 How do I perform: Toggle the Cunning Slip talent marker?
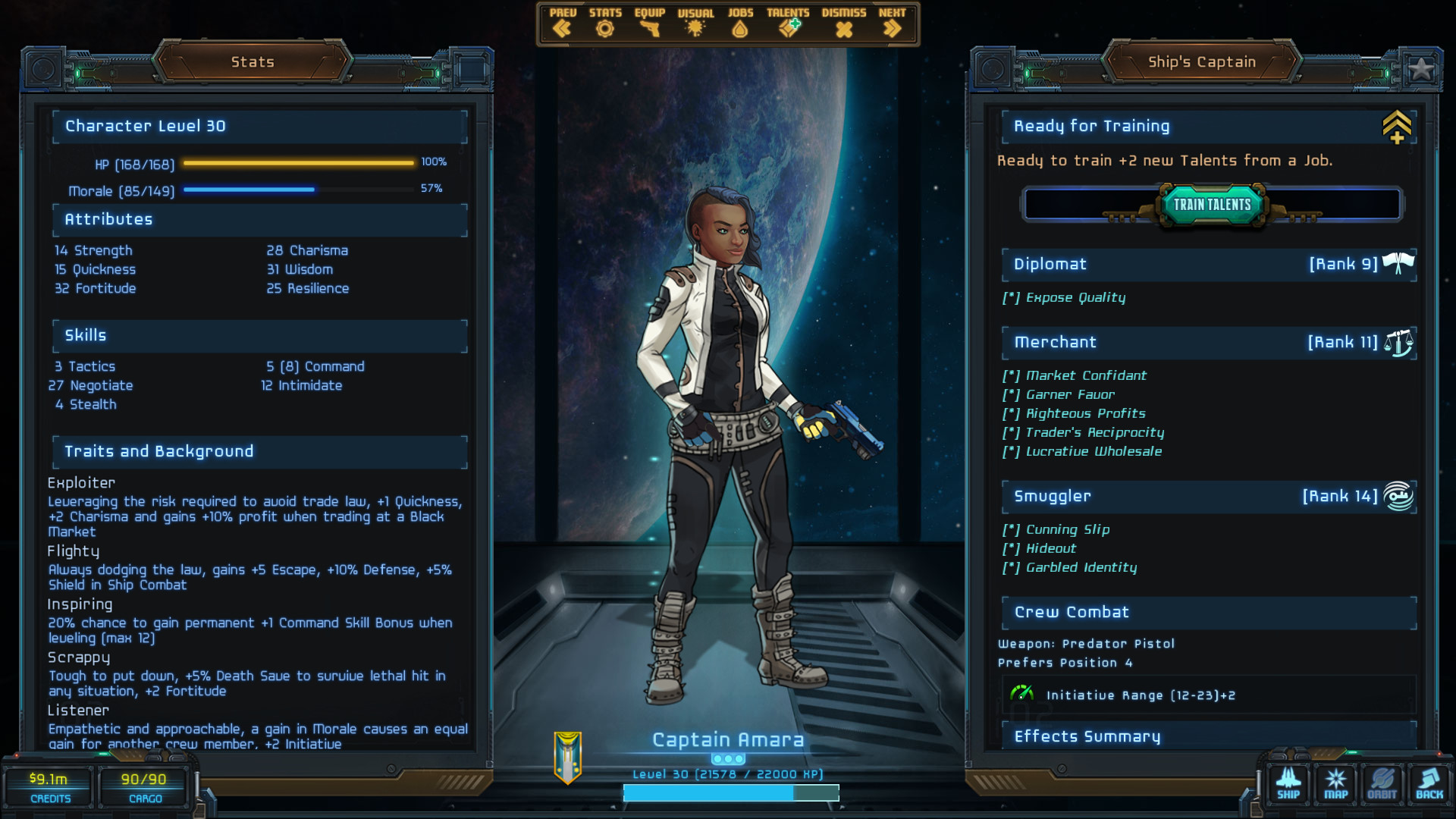pos(1010,529)
